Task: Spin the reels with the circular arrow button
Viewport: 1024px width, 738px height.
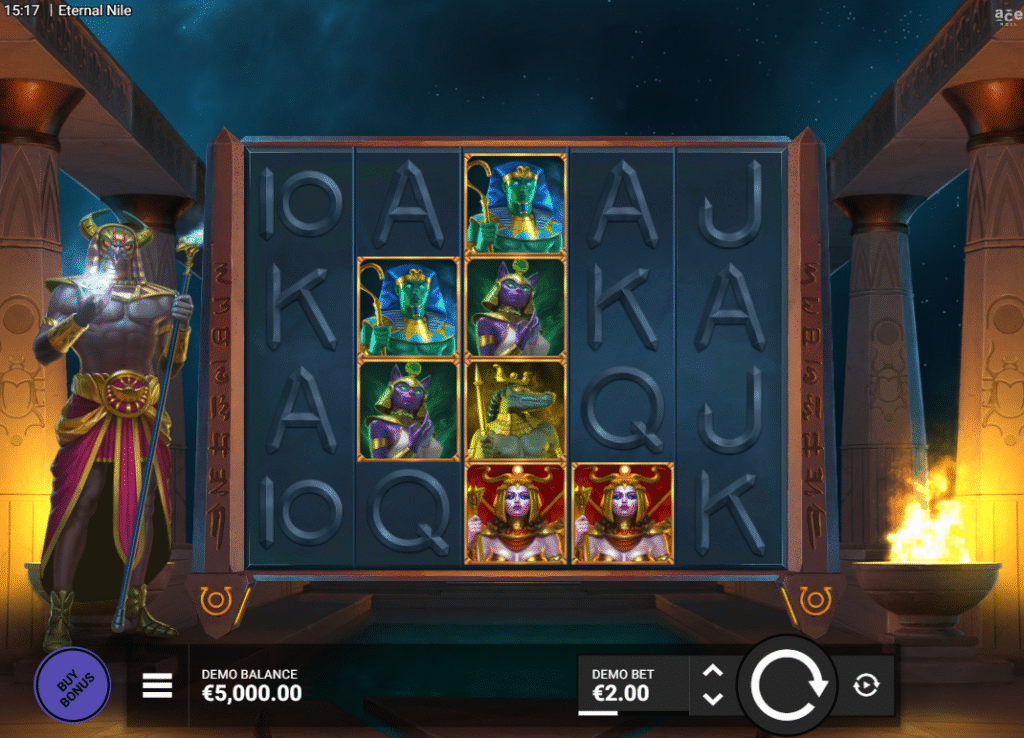Action: (788, 685)
